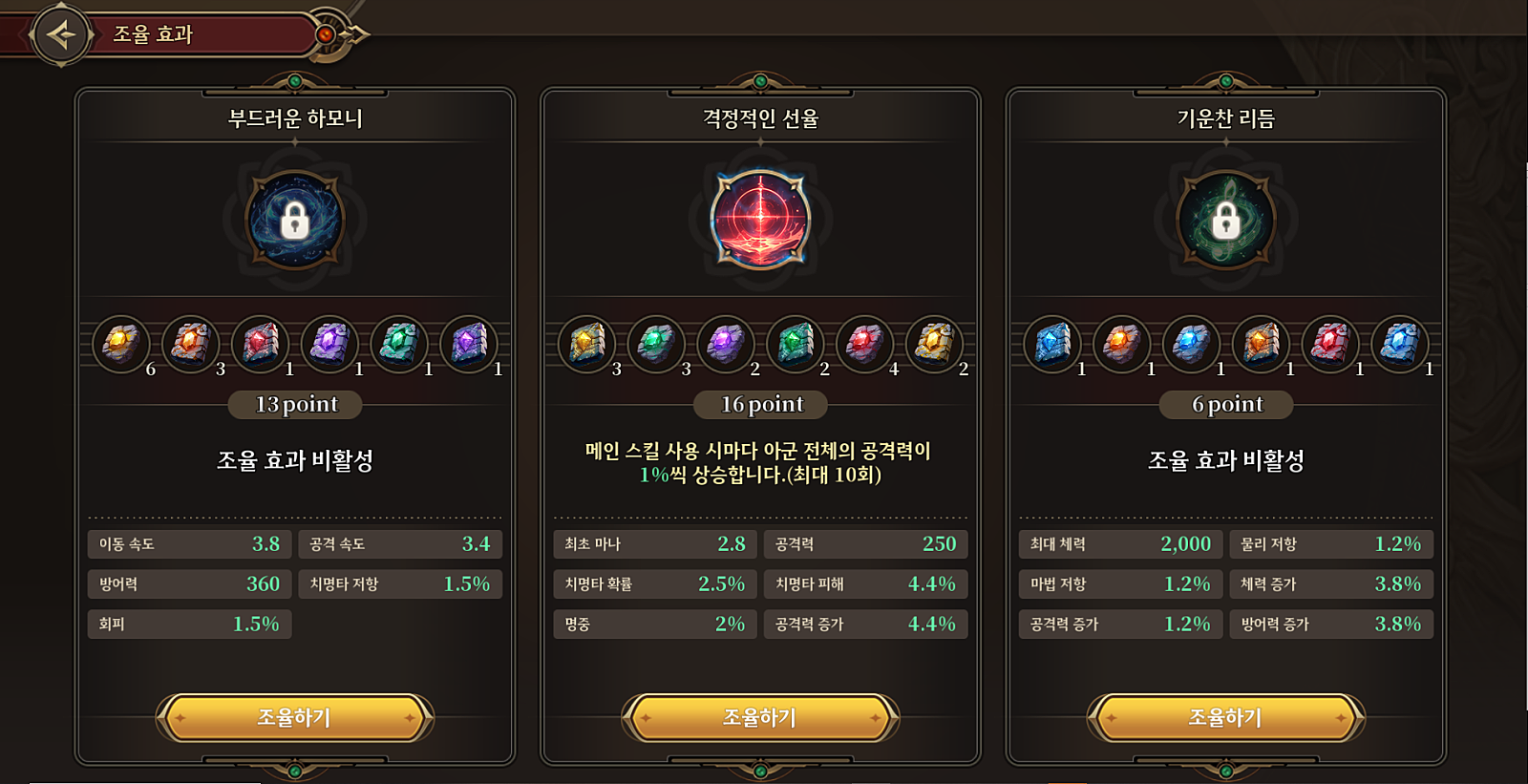This screenshot has height=784, width=1528.
Task: Select the red gem in 기운찬 리듬
Action: (1330, 344)
